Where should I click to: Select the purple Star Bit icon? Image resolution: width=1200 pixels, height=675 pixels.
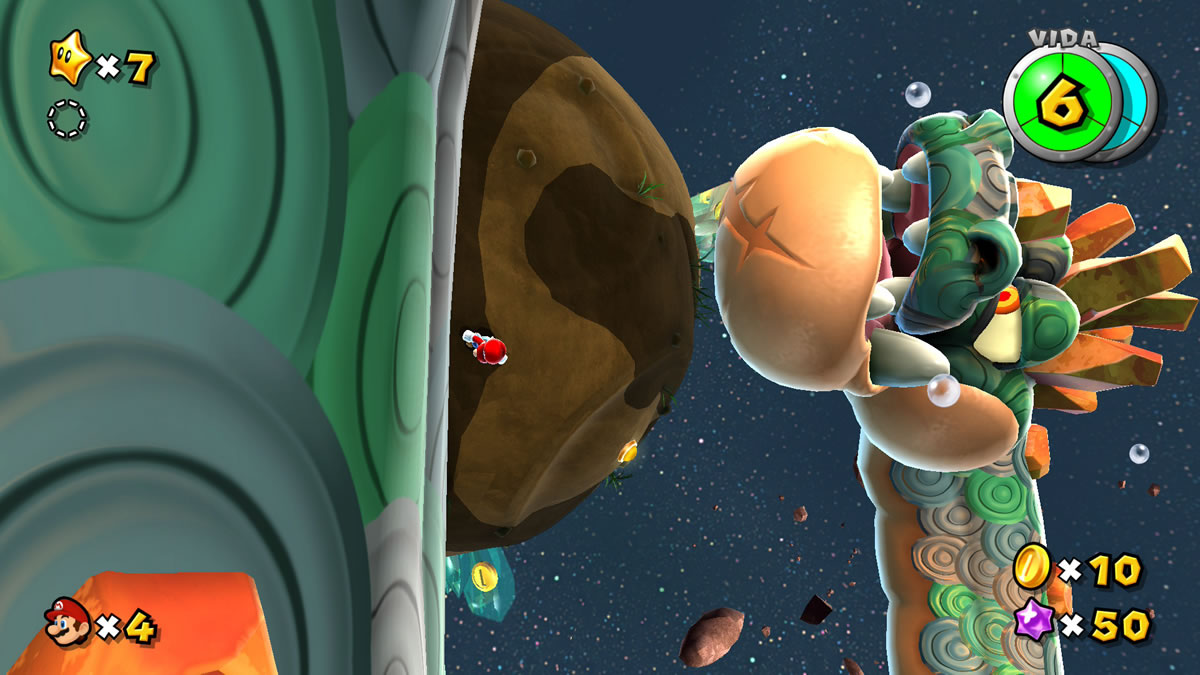tap(1033, 623)
